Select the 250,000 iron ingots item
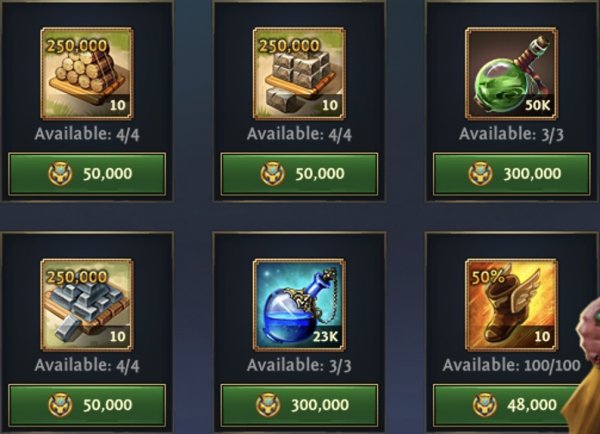This screenshot has height=434, width=600. point(87,305)
